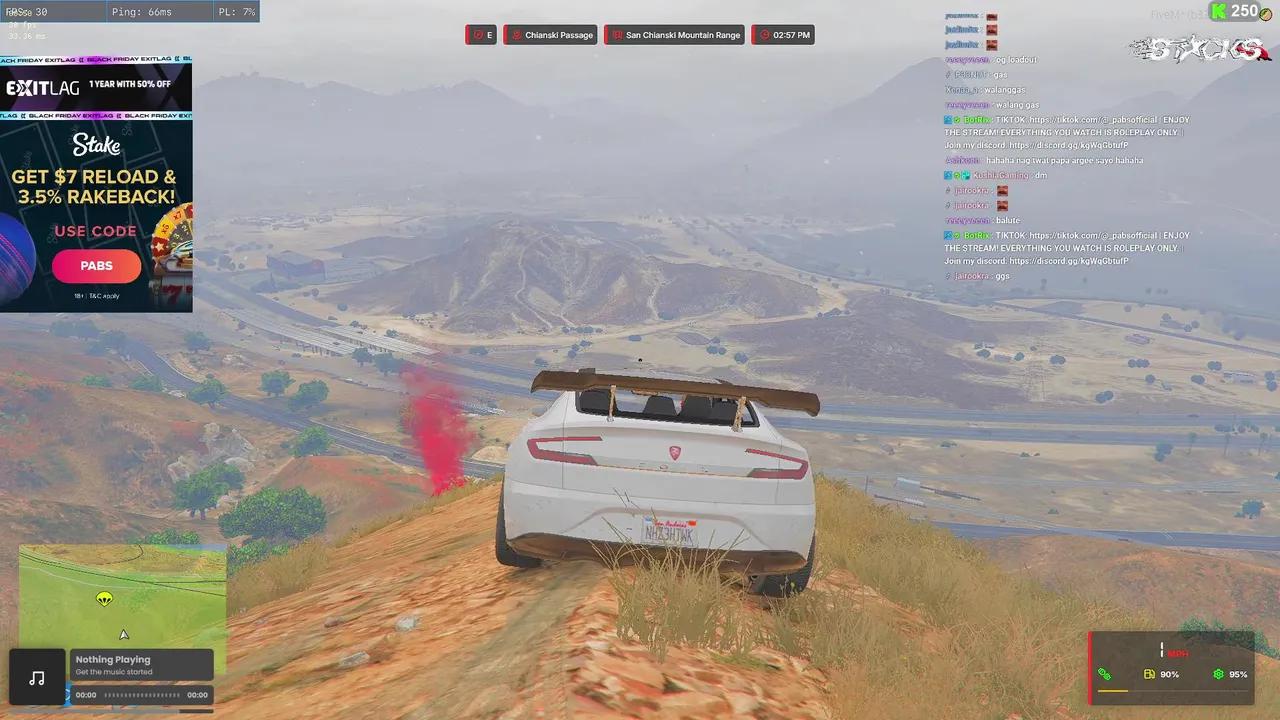Click the San Chianski Mountain Range badge
Viewport: 1280px width, 720px height.
(x=673, y=34)
